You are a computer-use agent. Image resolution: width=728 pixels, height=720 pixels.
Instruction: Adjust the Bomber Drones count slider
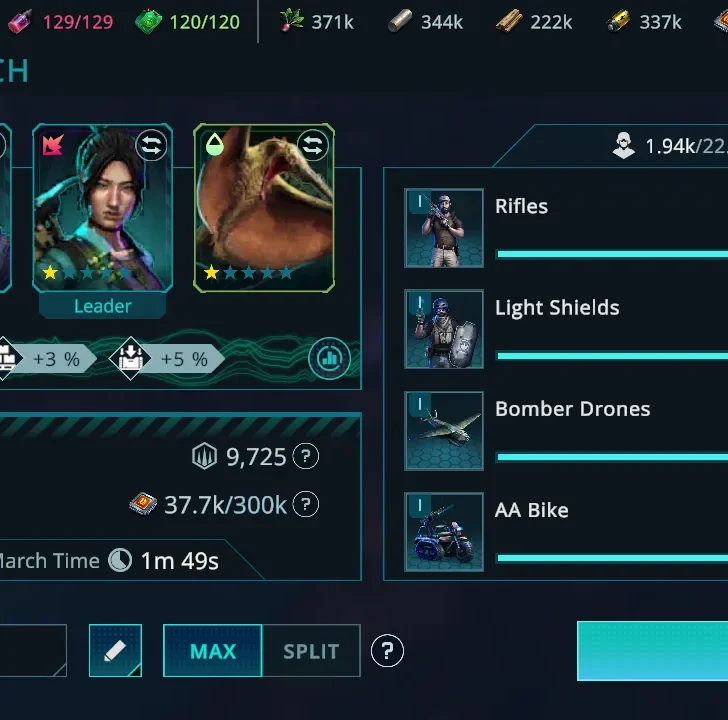click(x=611, y=457)
